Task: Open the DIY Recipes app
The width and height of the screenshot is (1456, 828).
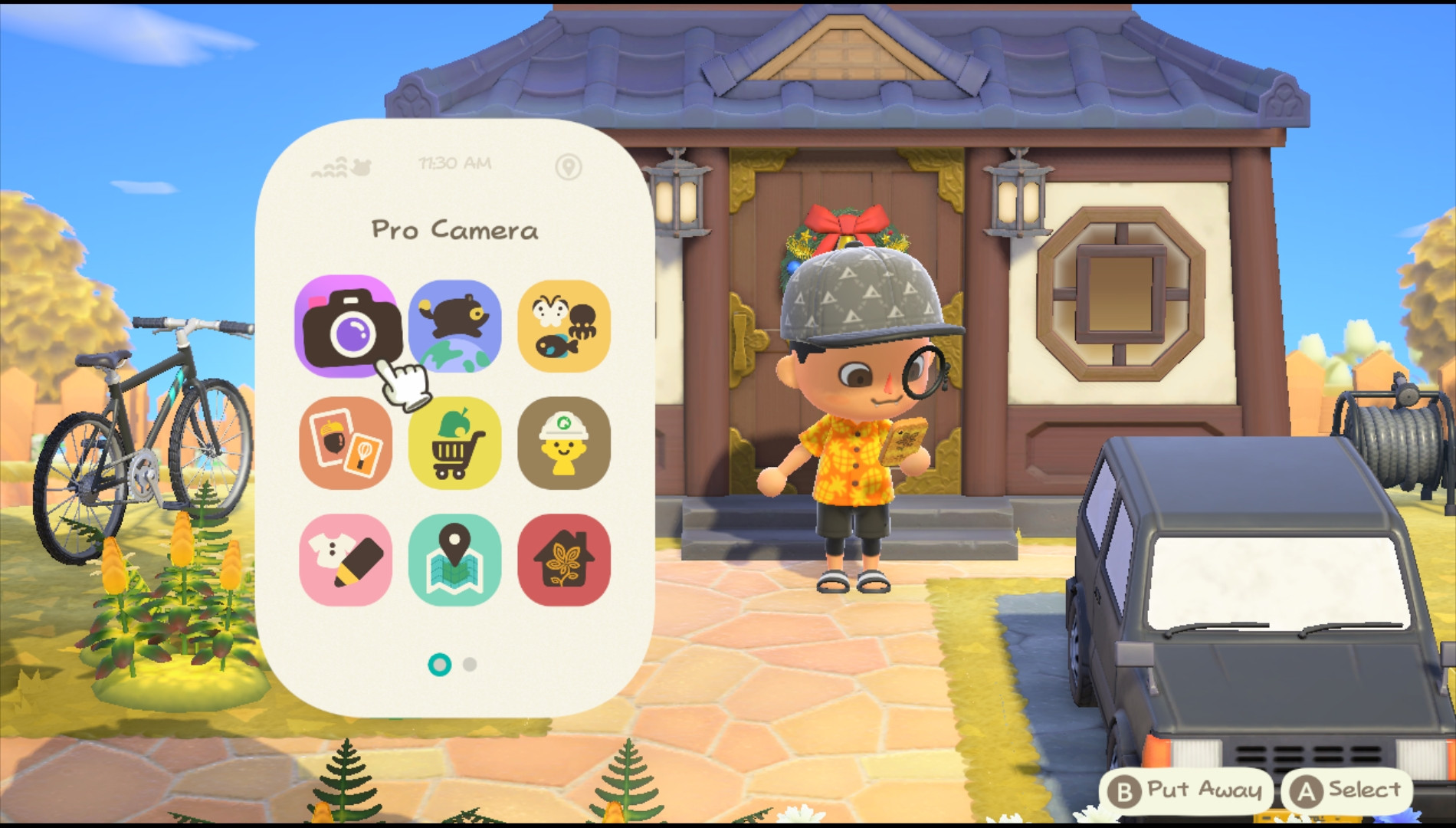Action: 347,442
